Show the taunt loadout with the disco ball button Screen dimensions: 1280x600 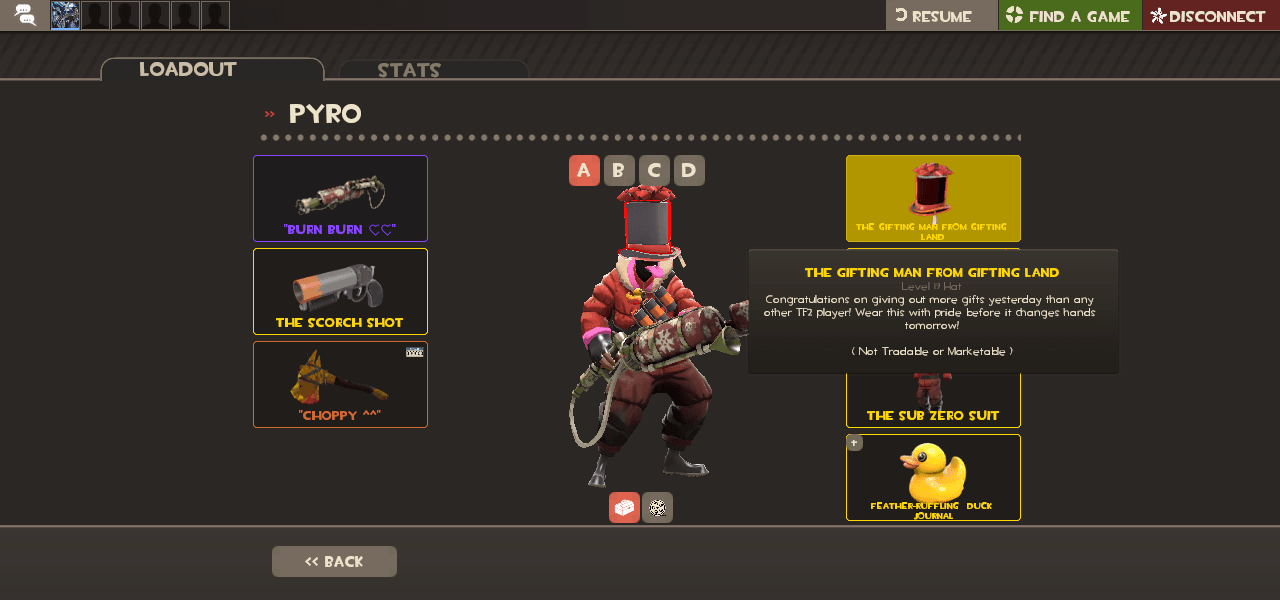[x=657, y=507]
